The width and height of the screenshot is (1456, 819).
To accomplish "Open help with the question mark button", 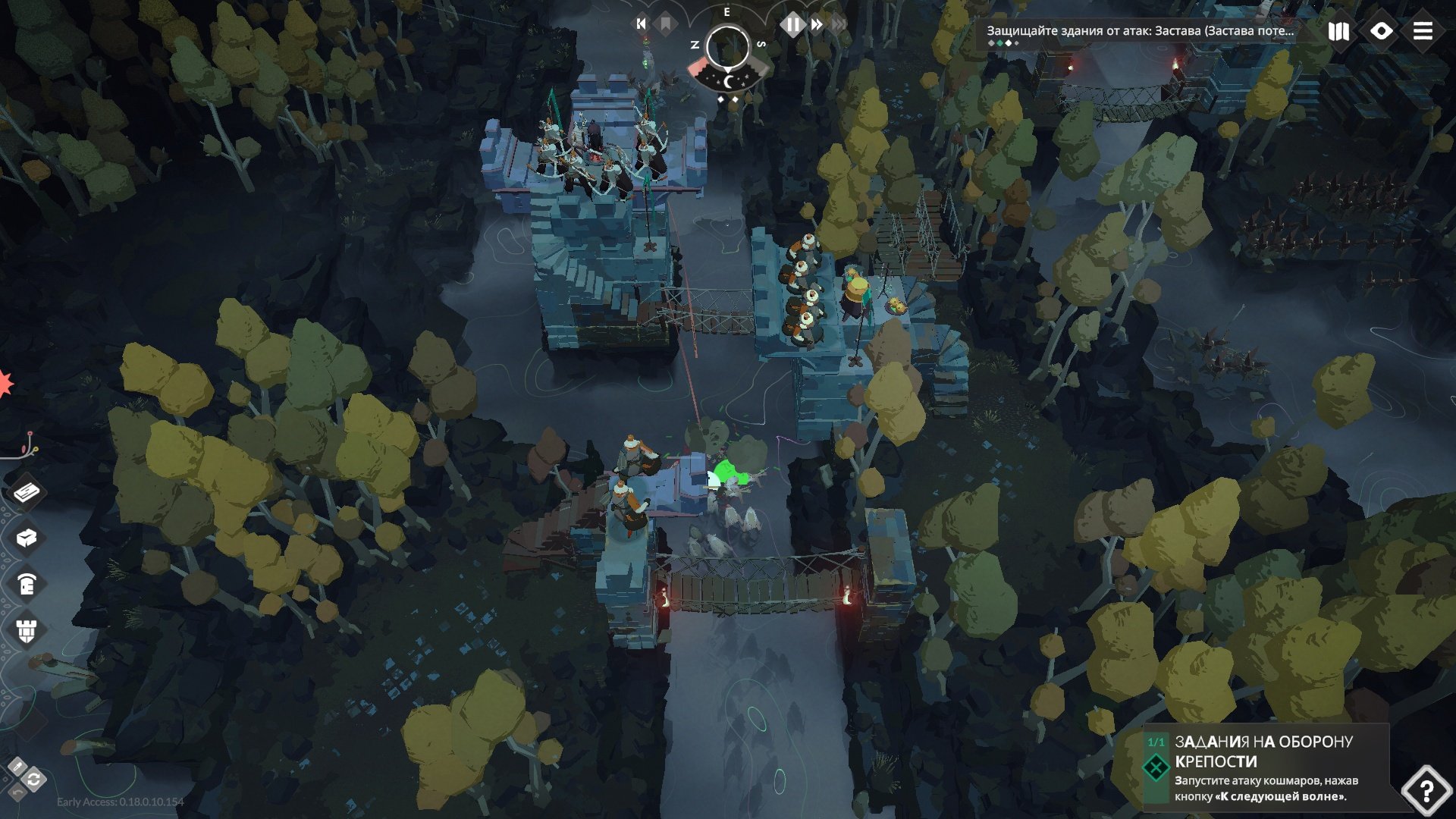I will coord(1426,790).
